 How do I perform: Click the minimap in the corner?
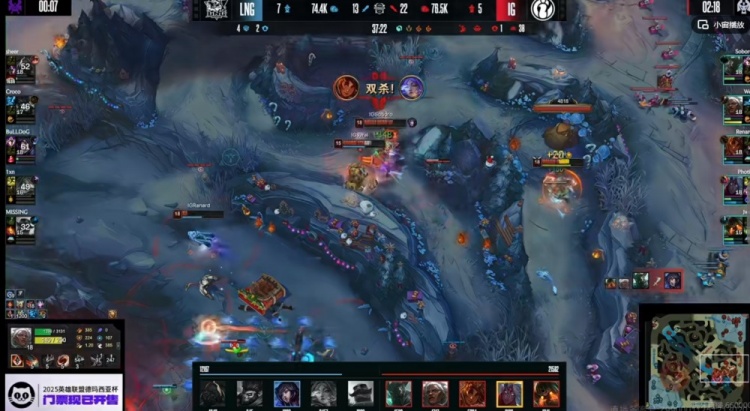point(697,356)
